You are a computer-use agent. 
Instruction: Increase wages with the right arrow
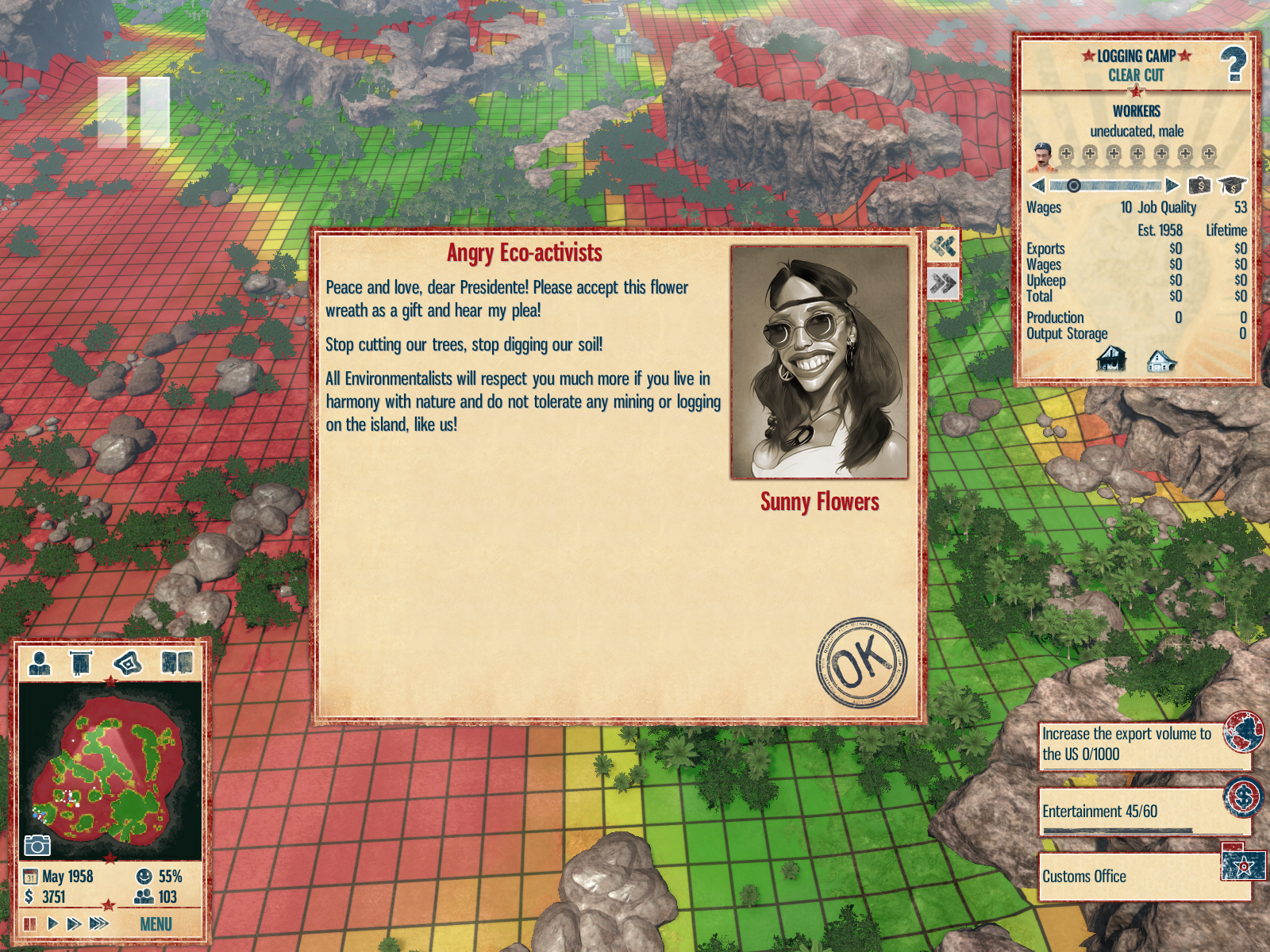coord(1172,186)
